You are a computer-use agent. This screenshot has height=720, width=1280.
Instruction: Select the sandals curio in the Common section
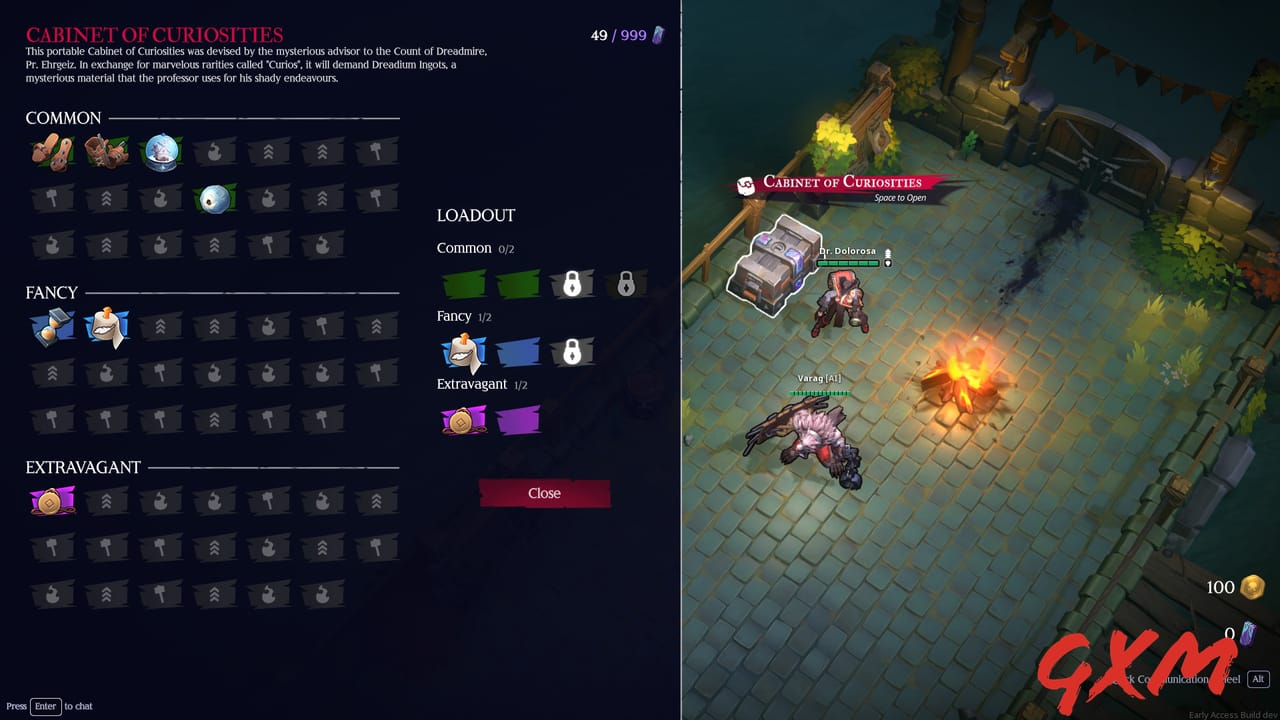point(52,152)
